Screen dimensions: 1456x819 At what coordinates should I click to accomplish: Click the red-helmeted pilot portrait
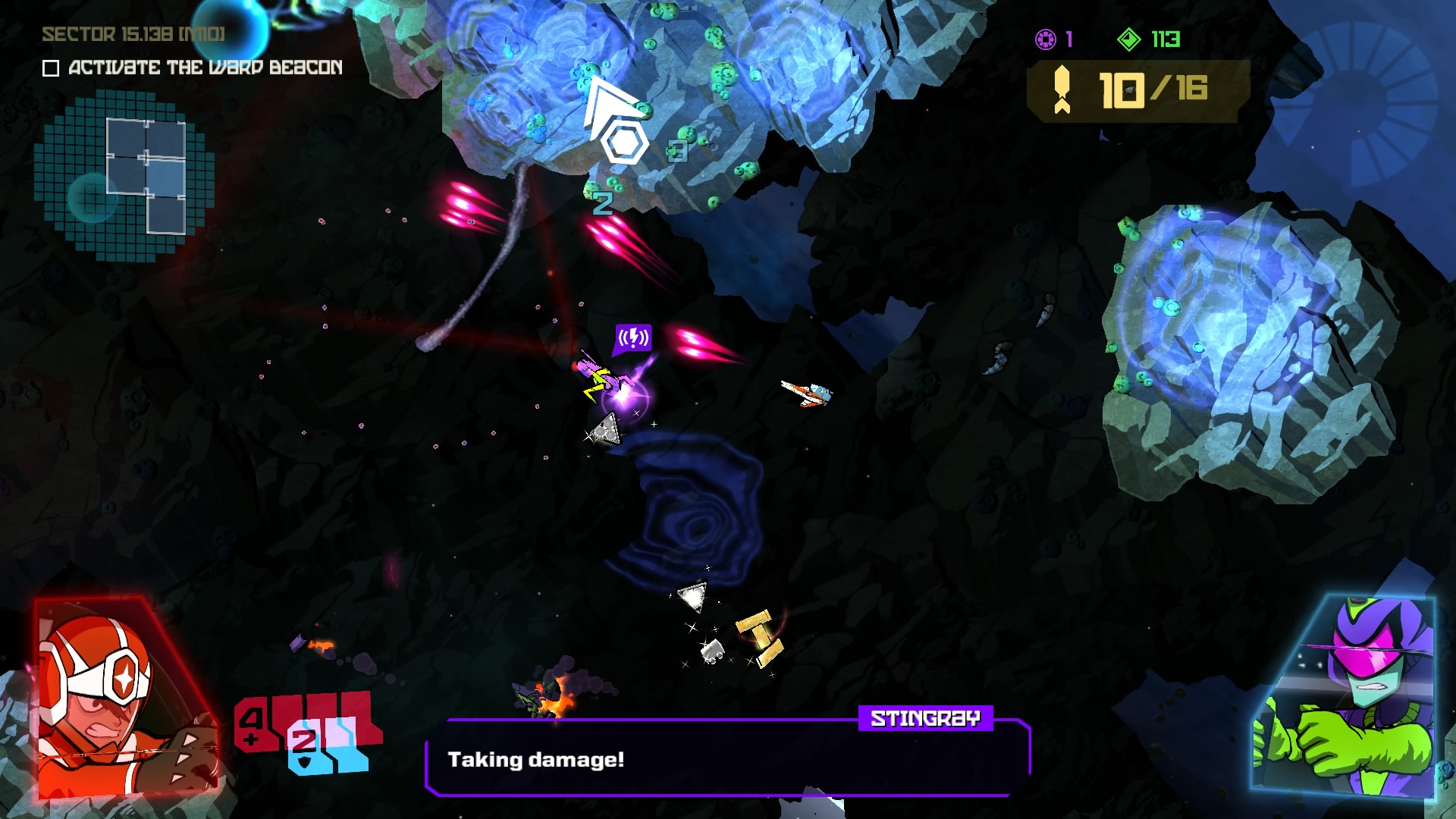pos(121,698)
